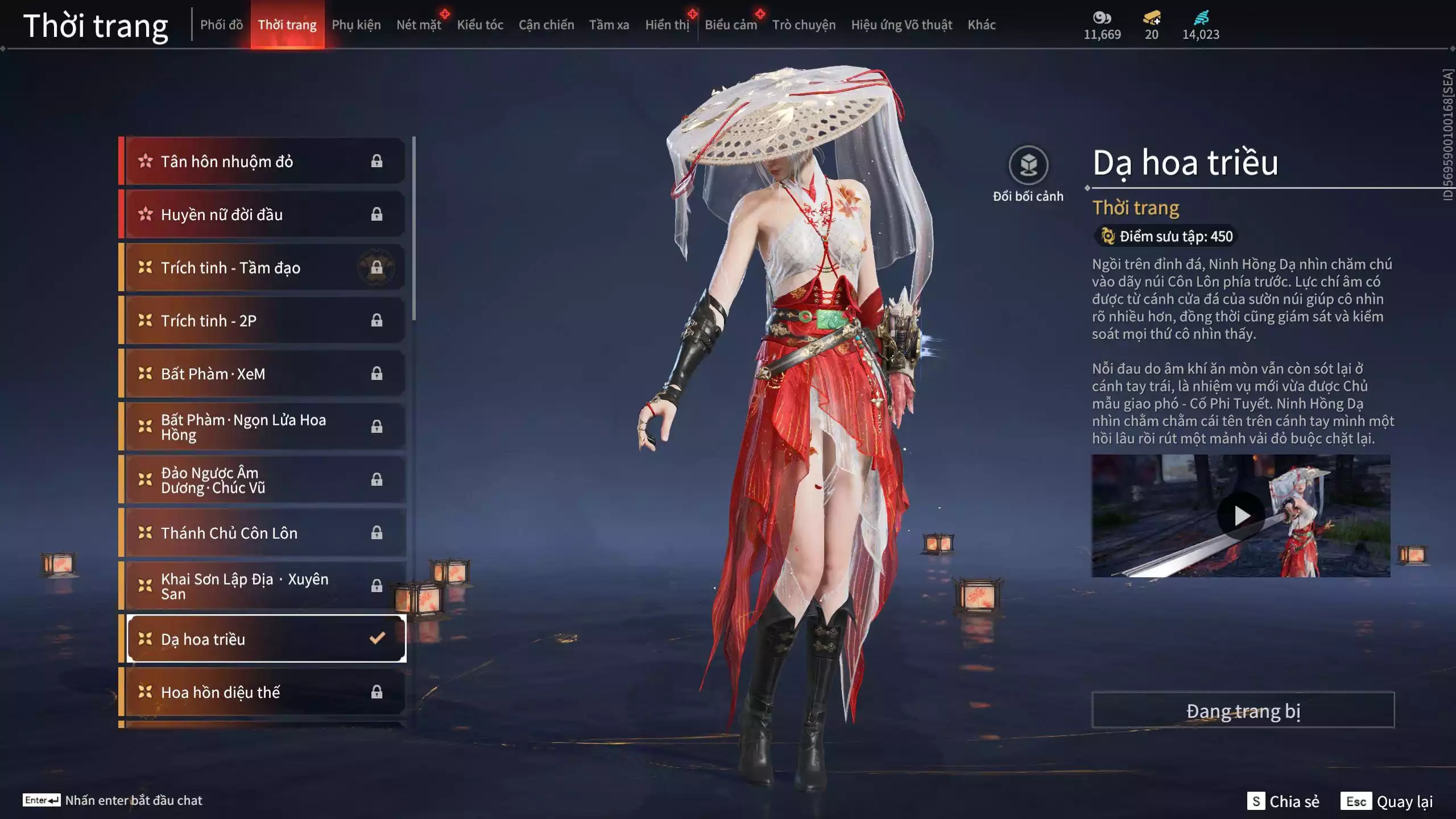Switch to the Phối đồ tab
The height and width of the screenshot is (819, 1456).
(x=221, y=25)
